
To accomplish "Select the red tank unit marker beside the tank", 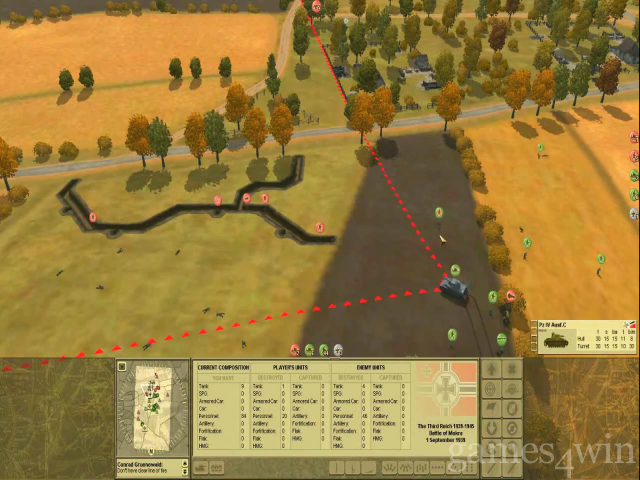I will [511, 295].
